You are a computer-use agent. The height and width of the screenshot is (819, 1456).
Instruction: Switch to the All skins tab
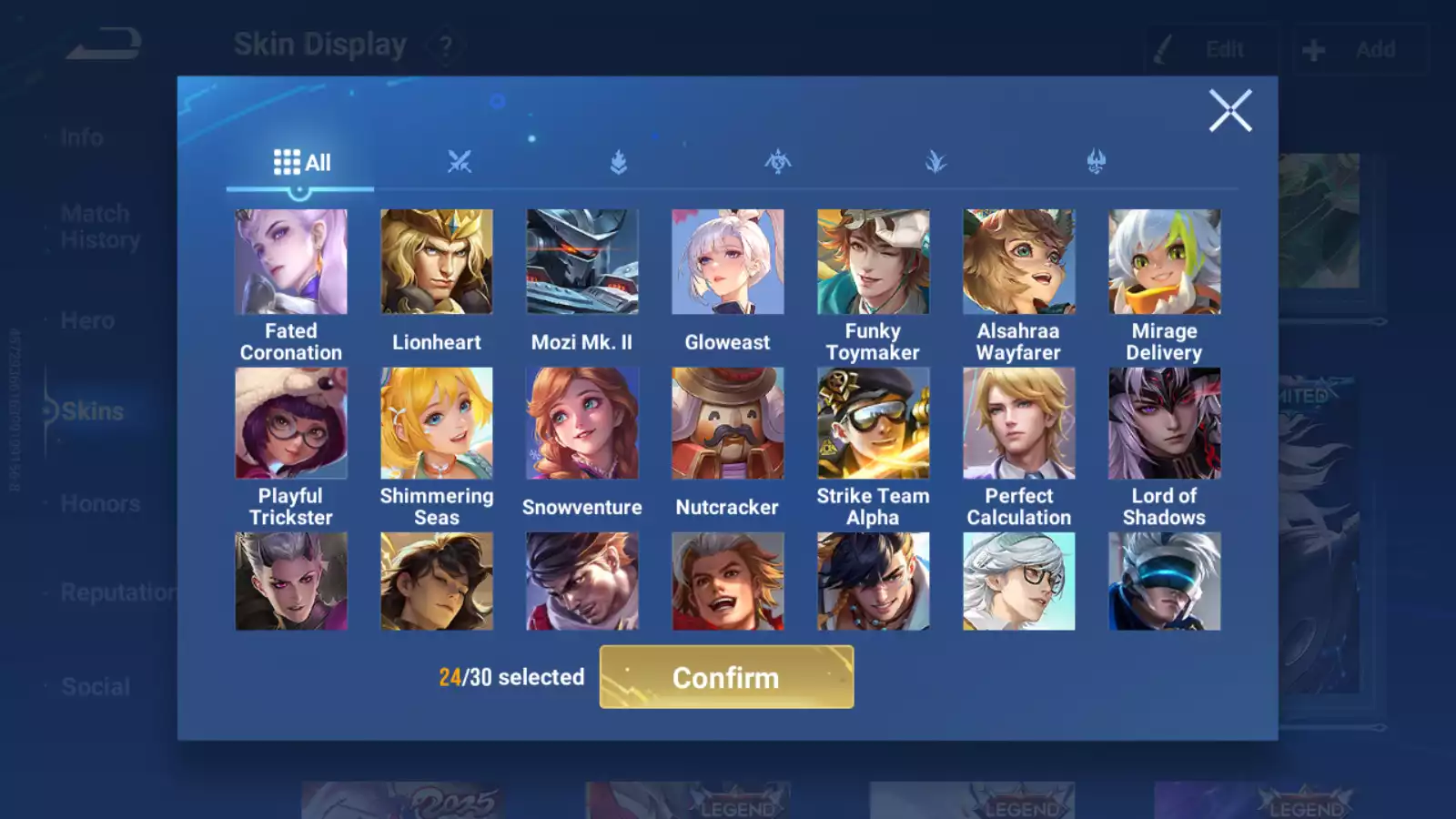pos(301,163)
